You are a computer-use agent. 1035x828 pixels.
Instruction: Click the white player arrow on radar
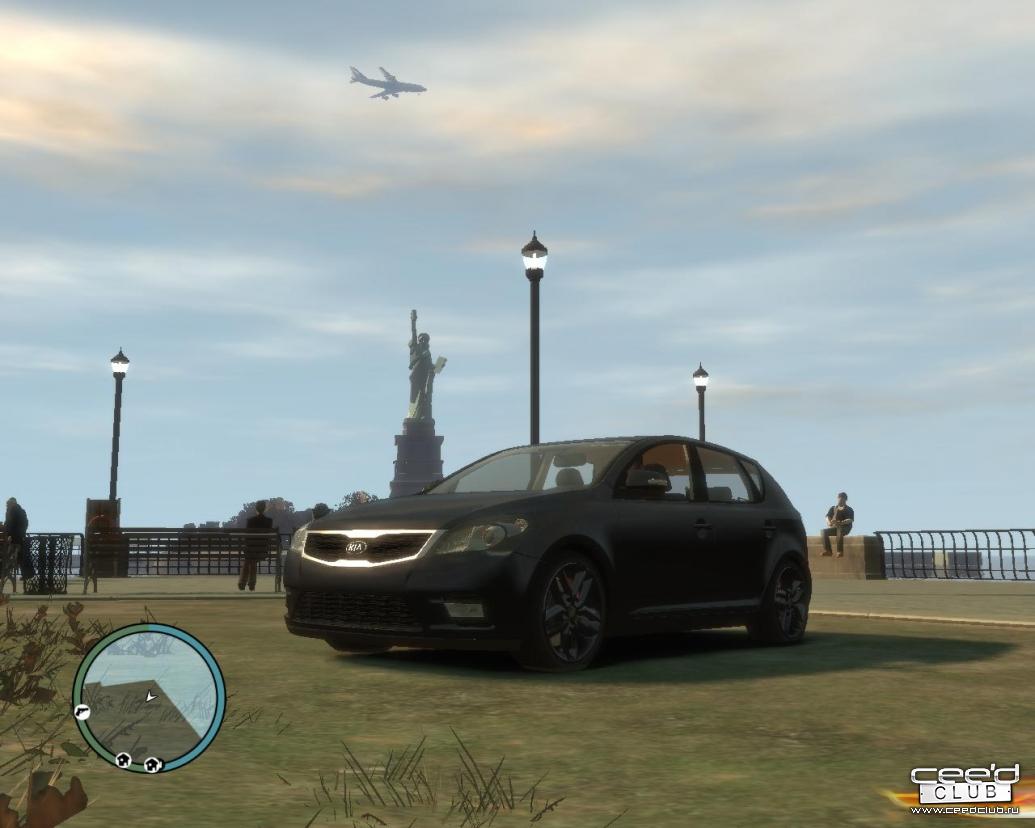pyautogui.click(x=150, y=695)
